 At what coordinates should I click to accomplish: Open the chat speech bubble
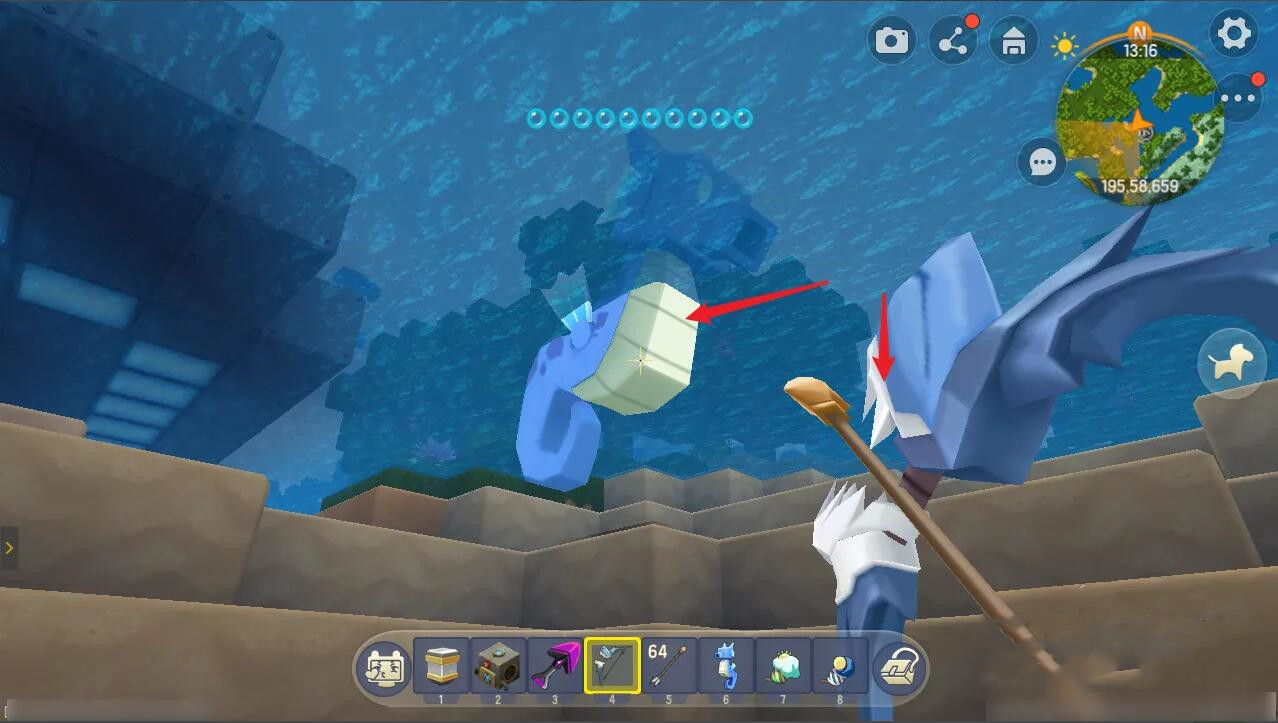coord(1042,162)
